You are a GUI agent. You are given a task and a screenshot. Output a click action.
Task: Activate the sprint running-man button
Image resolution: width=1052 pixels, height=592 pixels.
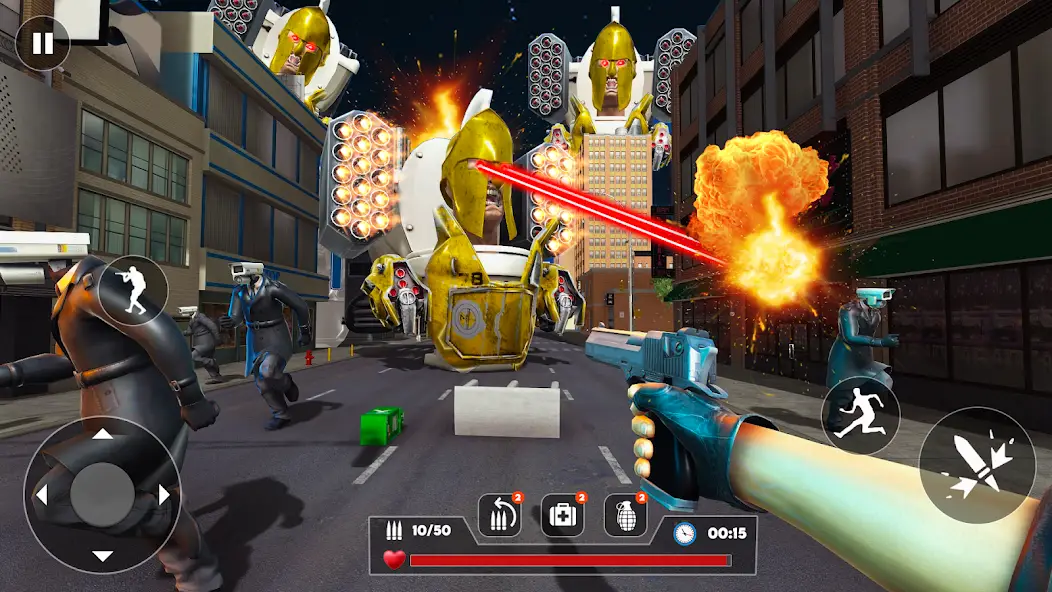[x=860, y=416]
